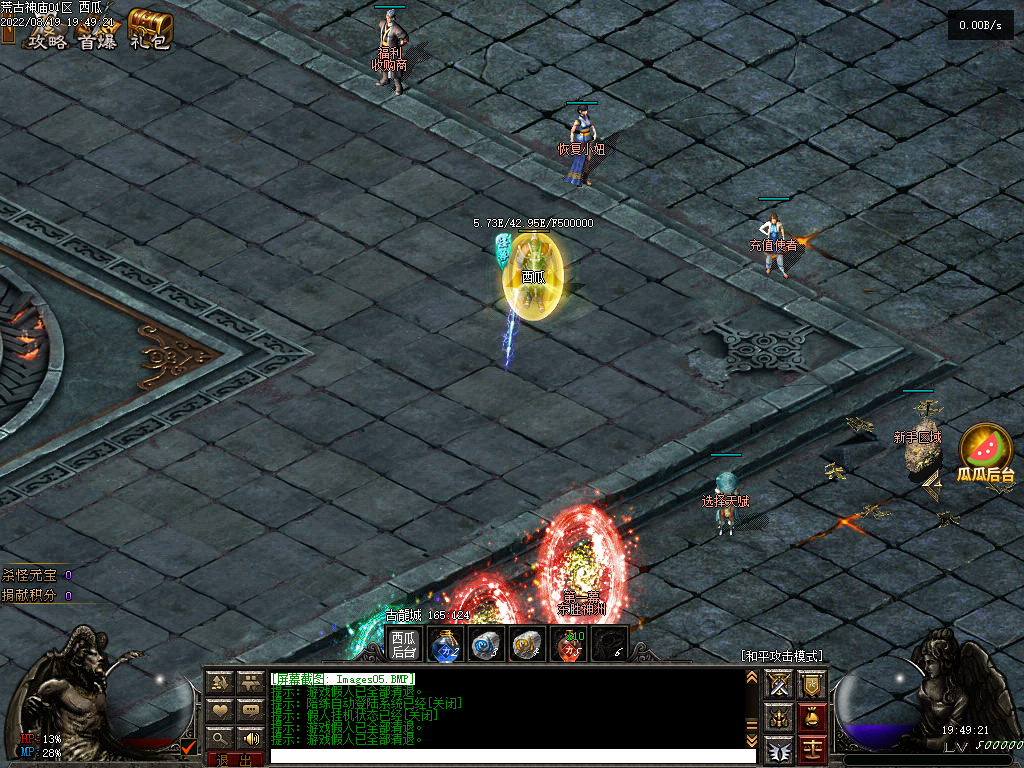Image resolution: width=1024 pixels, height=768 pixels.
Task: Use the red potion stack in slot 5
Action: 569,646
